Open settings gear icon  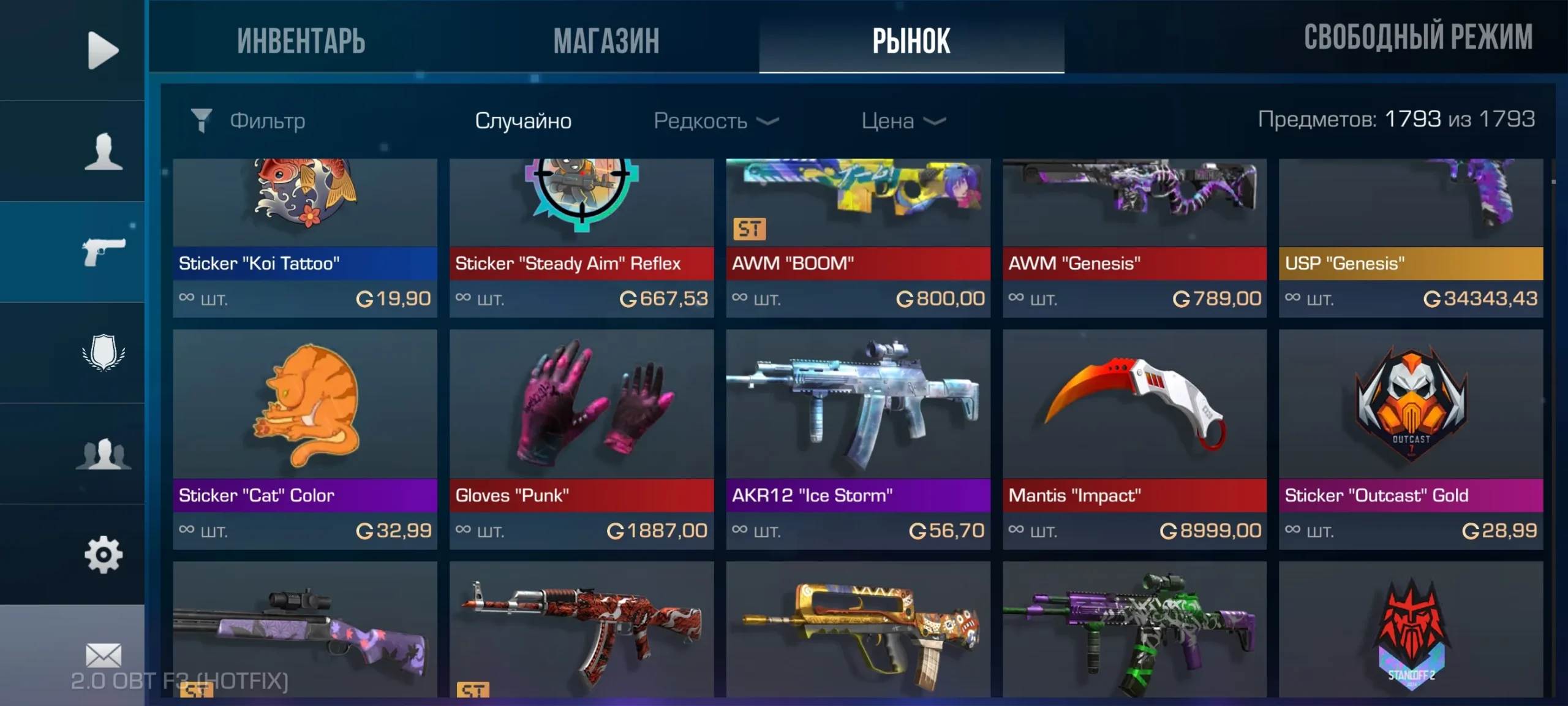point(103,555)
